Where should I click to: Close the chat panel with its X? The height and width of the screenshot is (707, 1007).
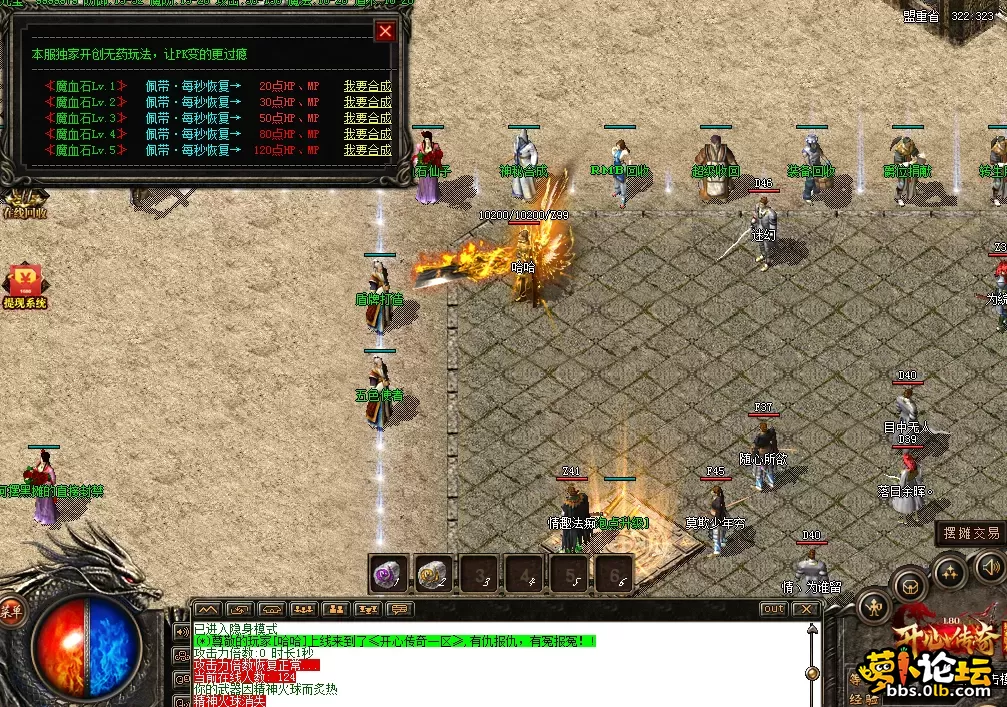click(806, 609)
